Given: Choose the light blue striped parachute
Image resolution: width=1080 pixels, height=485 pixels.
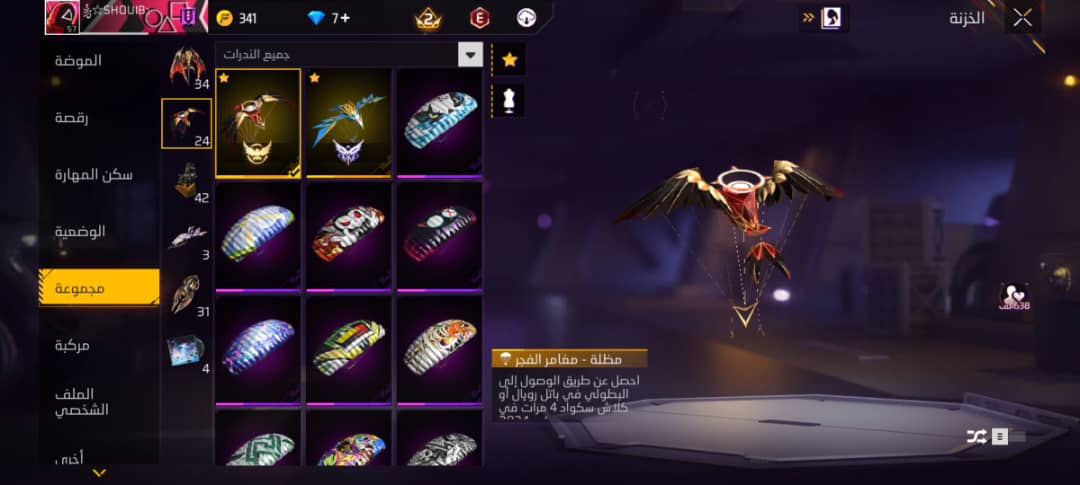Looking at the screenshot, I should point(438,122).
